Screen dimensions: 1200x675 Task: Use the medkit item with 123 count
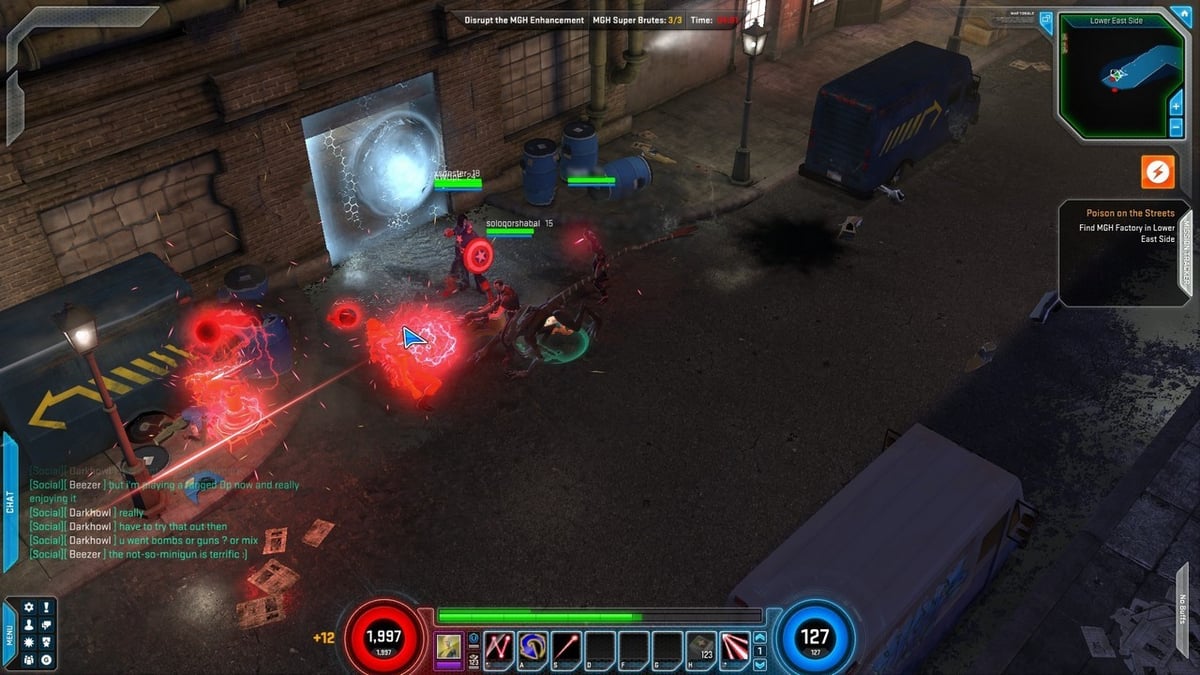[702, 647]
